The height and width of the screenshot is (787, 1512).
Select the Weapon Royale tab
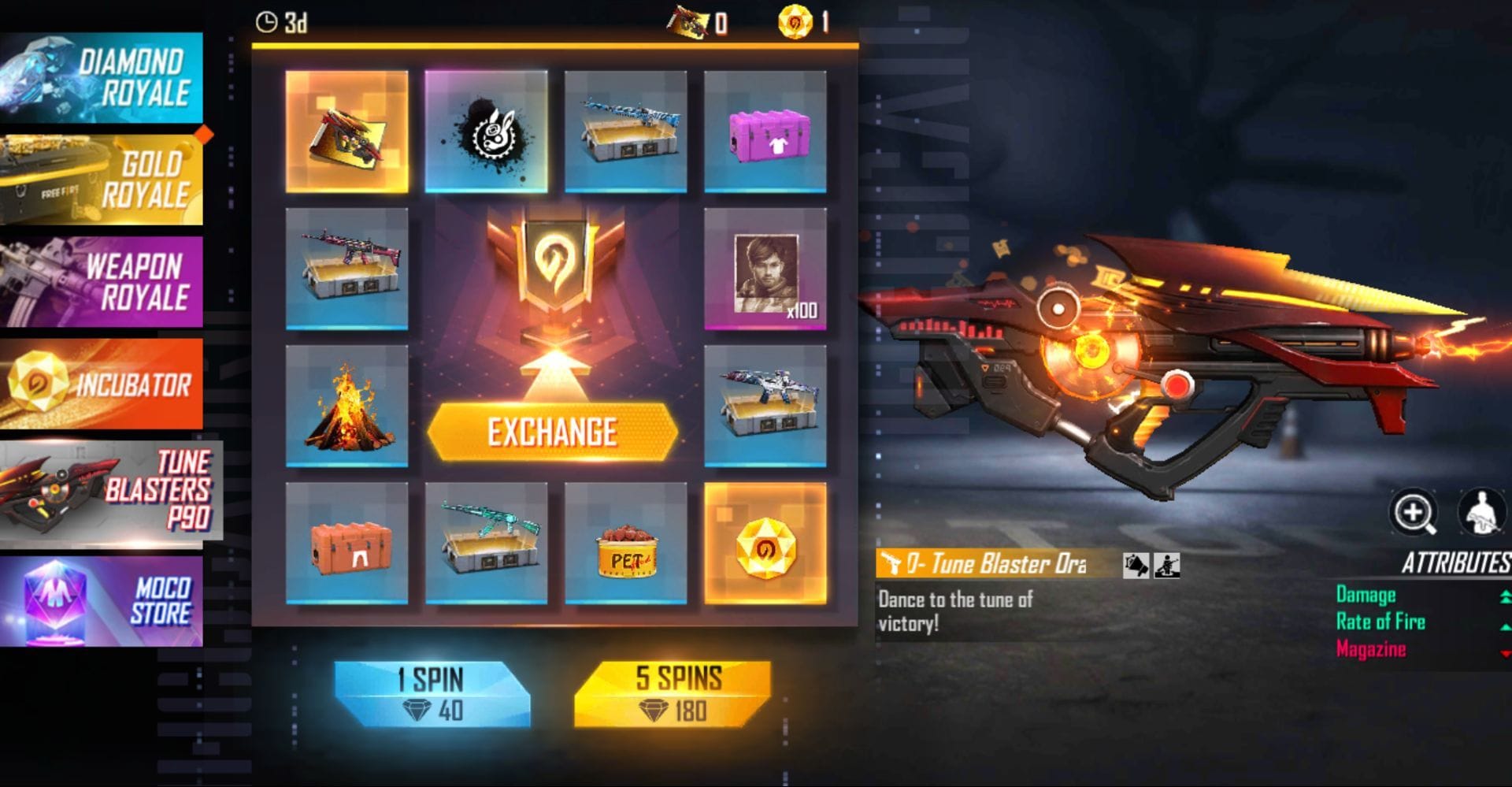[101, 281]
